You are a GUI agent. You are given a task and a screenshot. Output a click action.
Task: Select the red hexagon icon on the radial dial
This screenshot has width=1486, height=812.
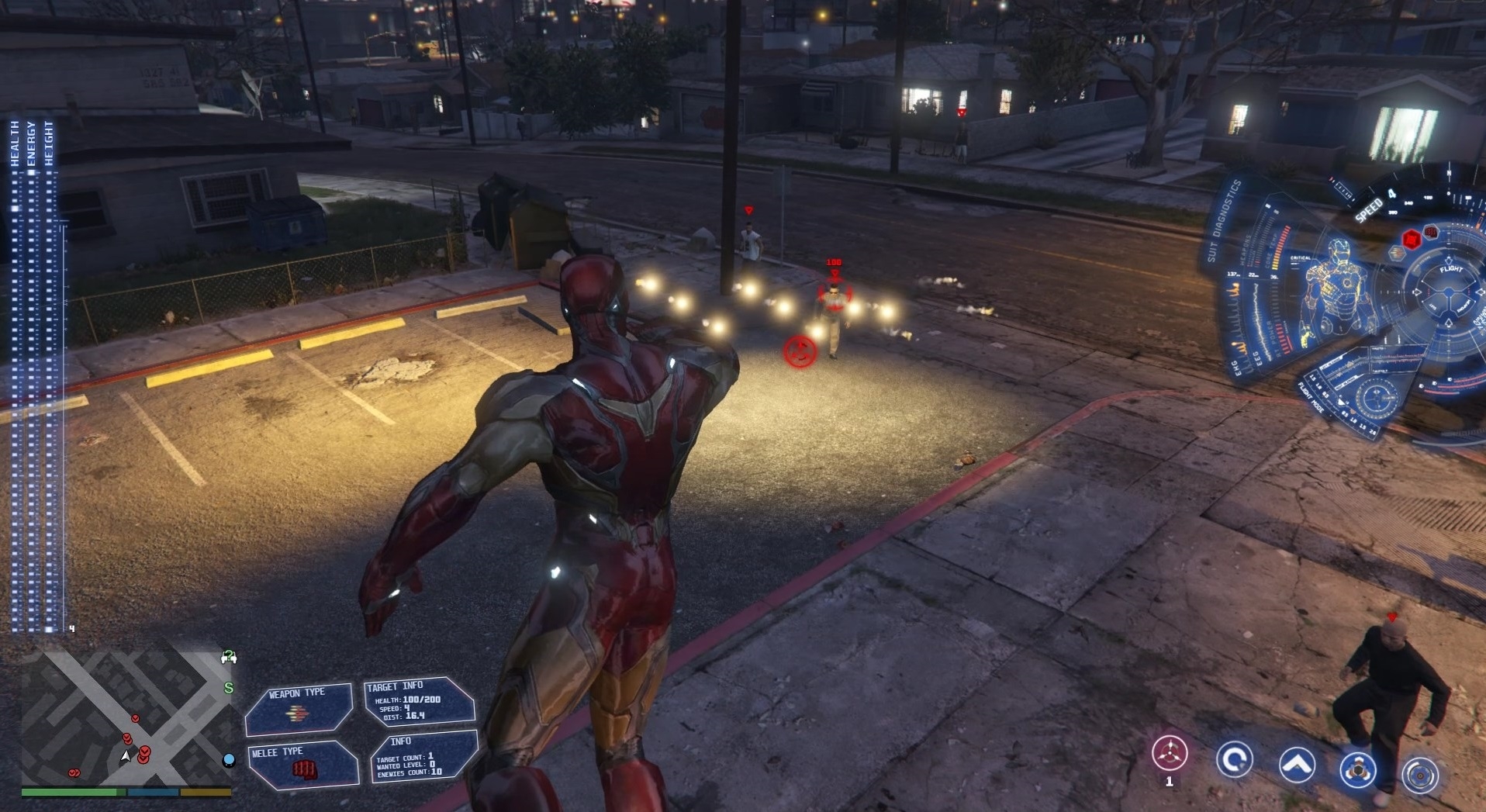point(1412,240)
